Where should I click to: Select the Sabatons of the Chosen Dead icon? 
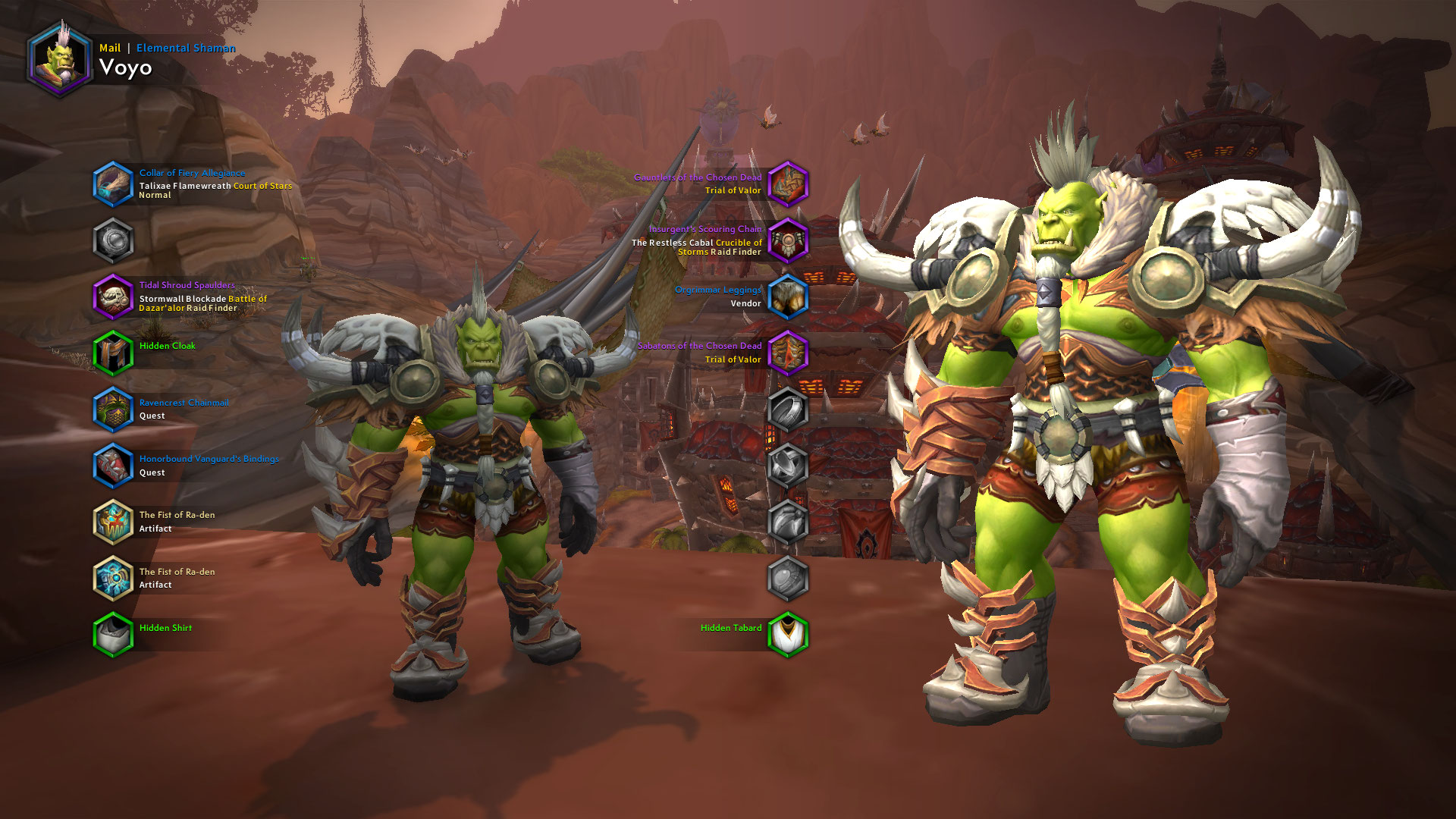pyautogui.click(x=789, y=353)
